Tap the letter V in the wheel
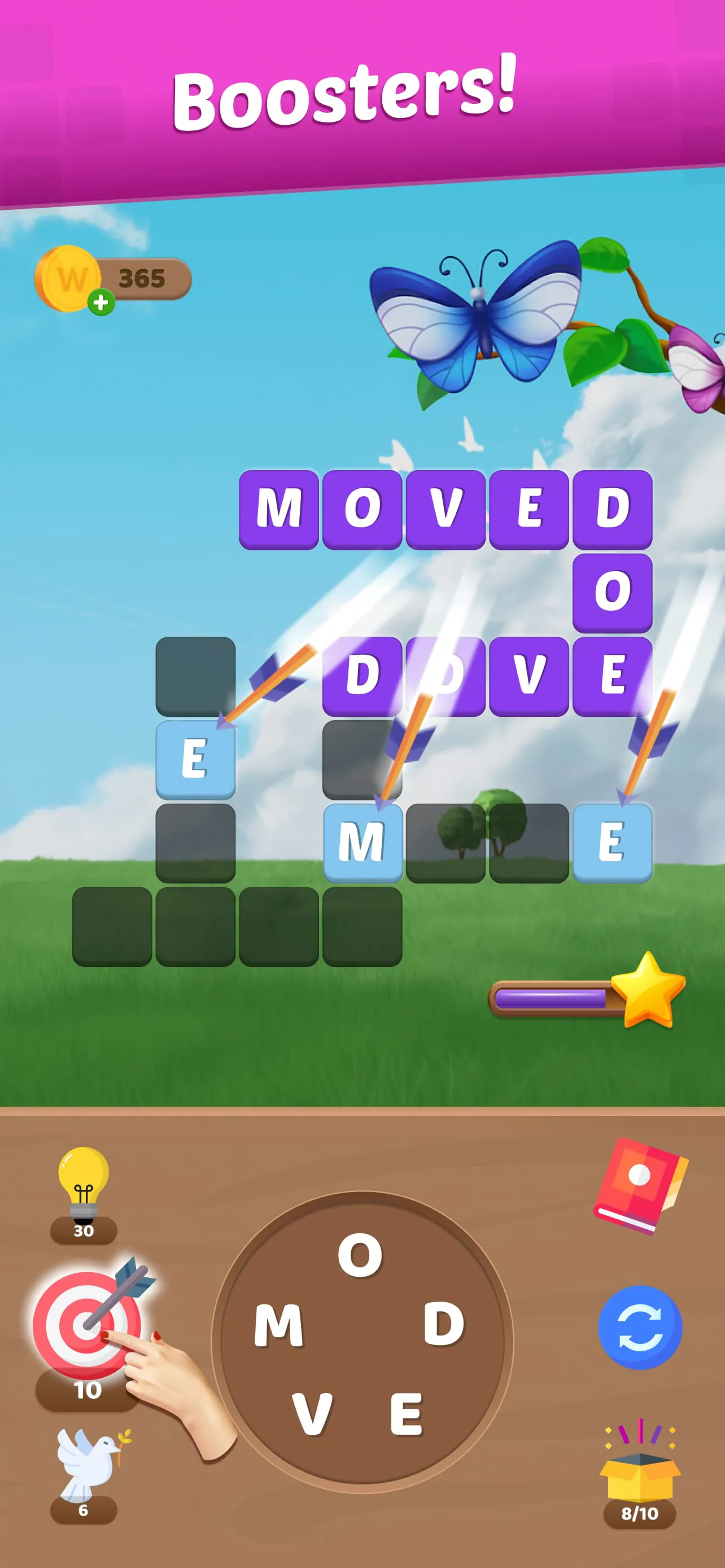The height and width of the screenshot is (1568, 725). point(313,1412)
